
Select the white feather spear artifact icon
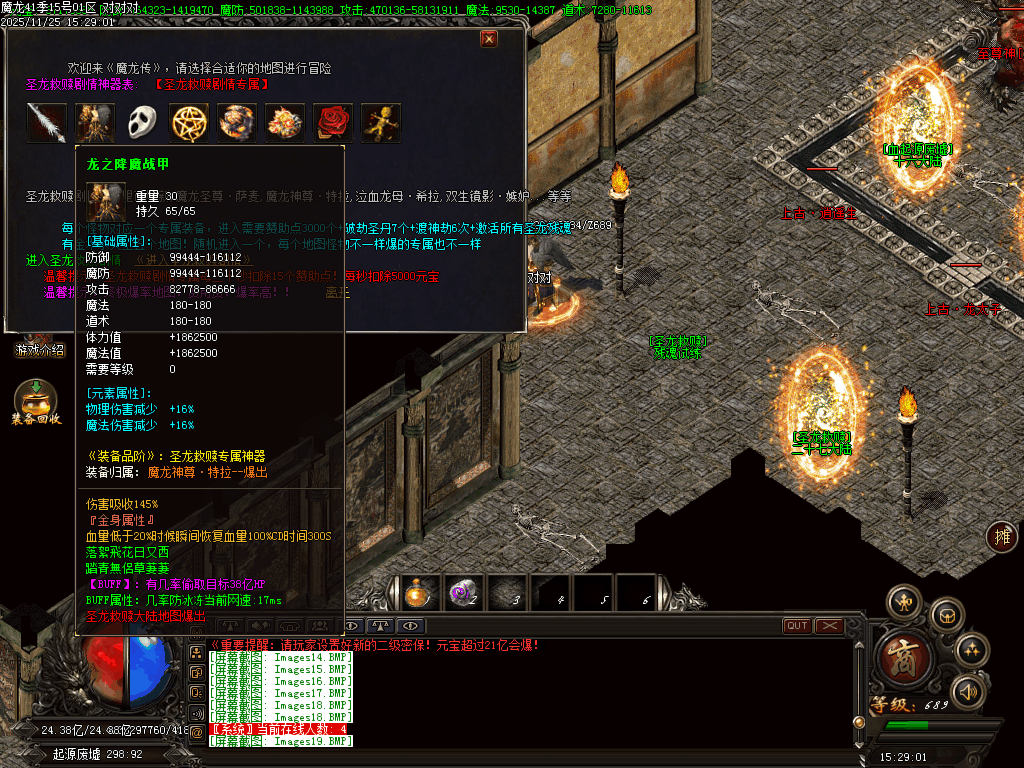[x=46, y=123]
